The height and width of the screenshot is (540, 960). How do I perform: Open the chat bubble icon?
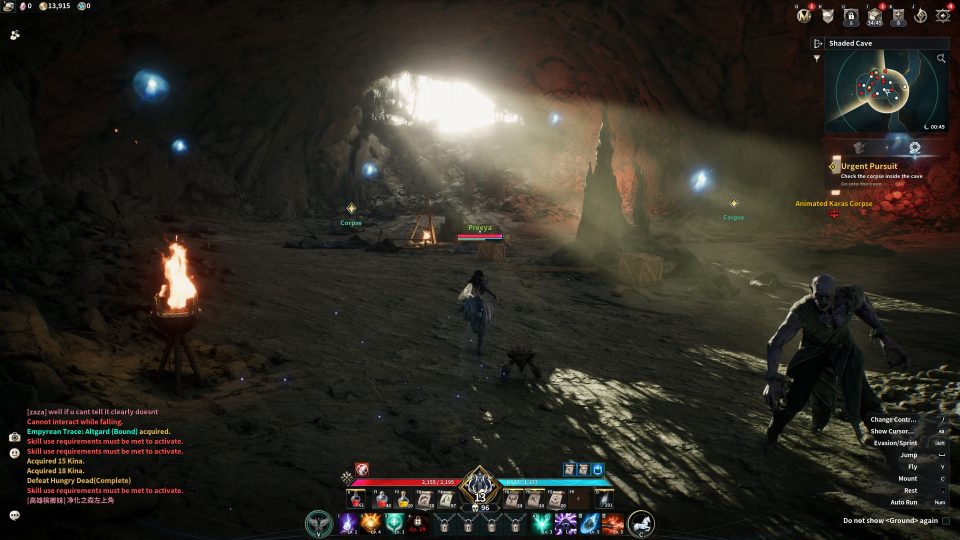pyautogui.click(x=15, y=515)
